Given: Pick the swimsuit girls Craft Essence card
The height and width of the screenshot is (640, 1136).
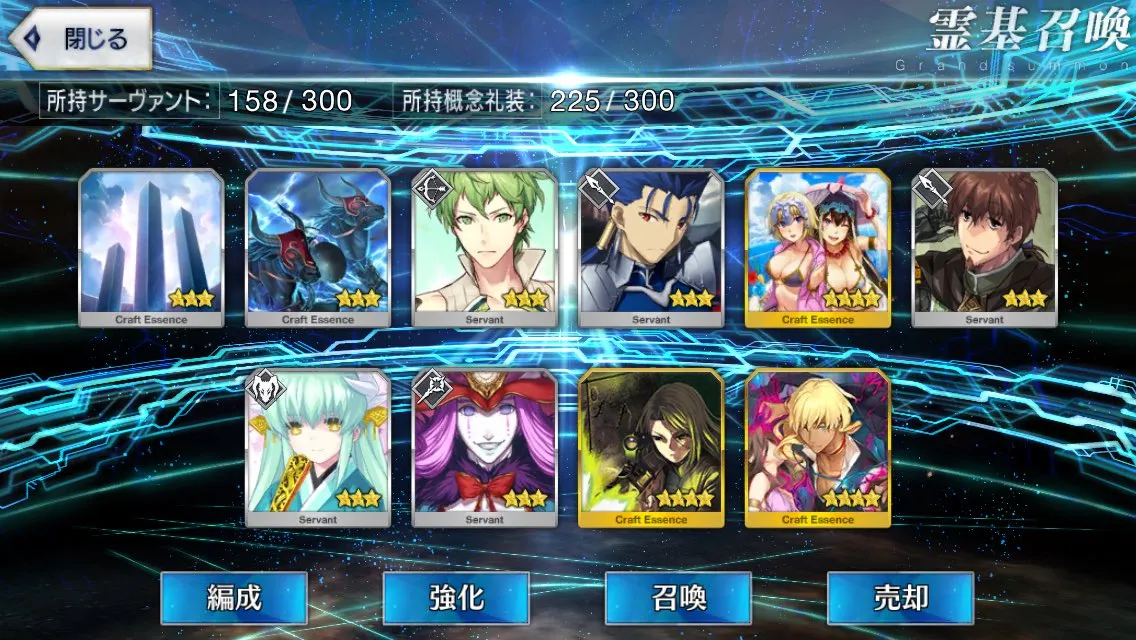Looking at the screenshot, I should [x=818, y=248].
